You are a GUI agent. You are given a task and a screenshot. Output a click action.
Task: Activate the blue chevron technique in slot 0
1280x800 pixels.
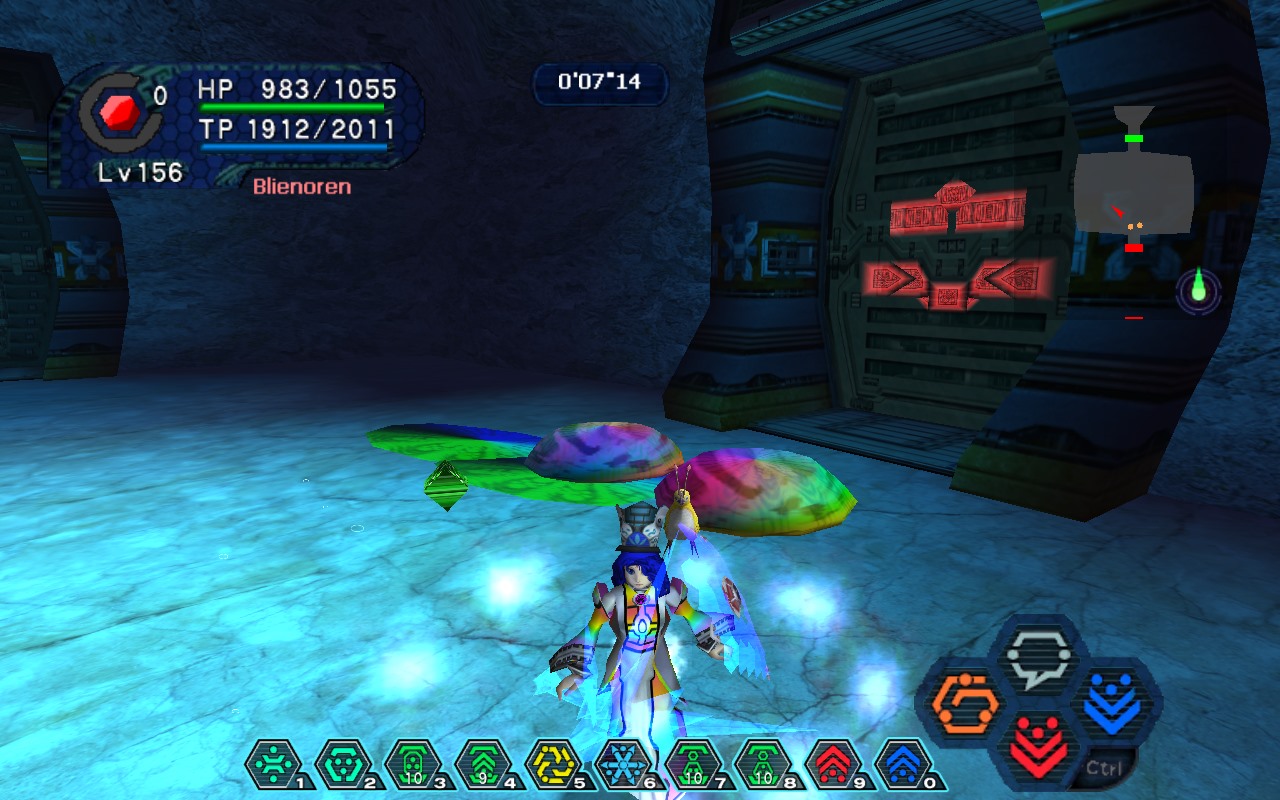tap(904, 765)
